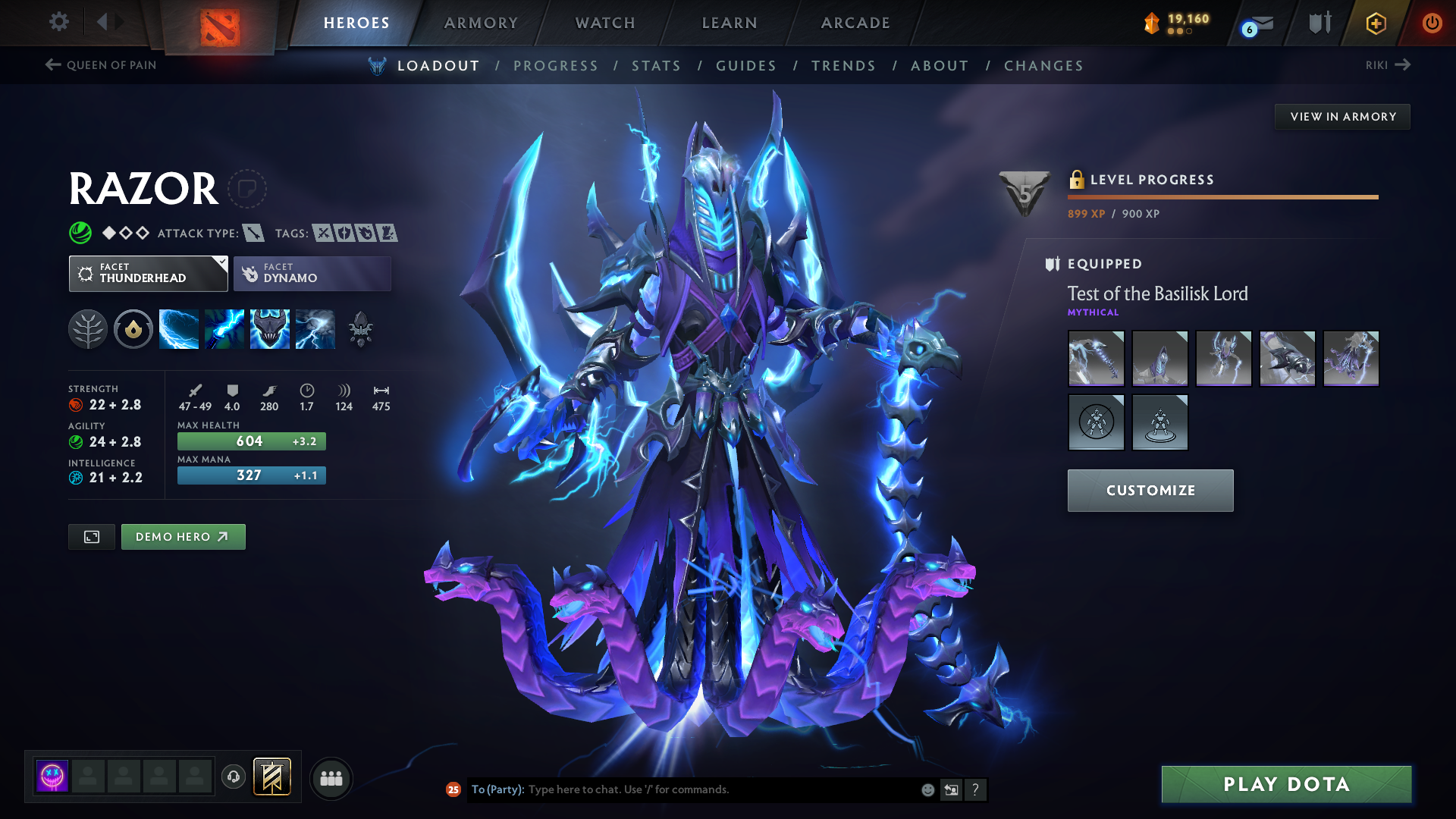View the Eye of the Storm ultimate icon
This screenshot has height=819, width=1456.
coord(315,328)
